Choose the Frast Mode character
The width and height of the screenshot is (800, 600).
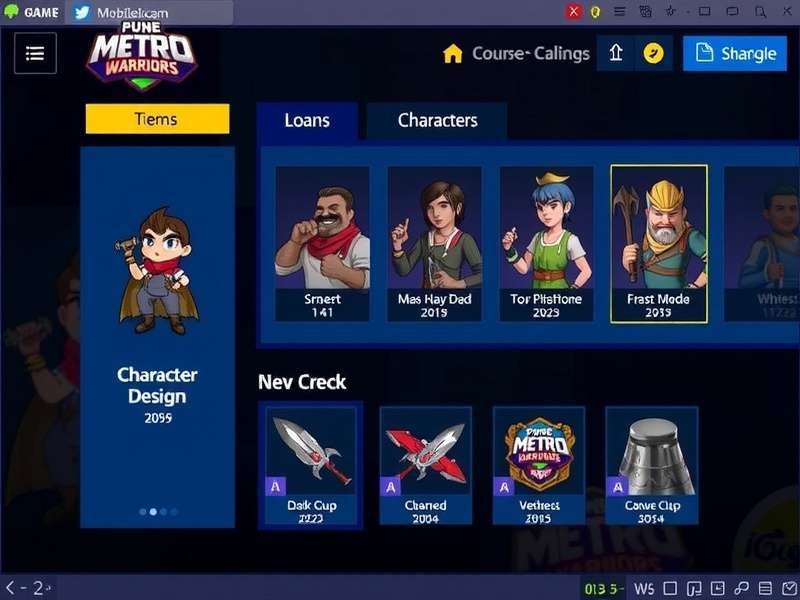[658, 244]
